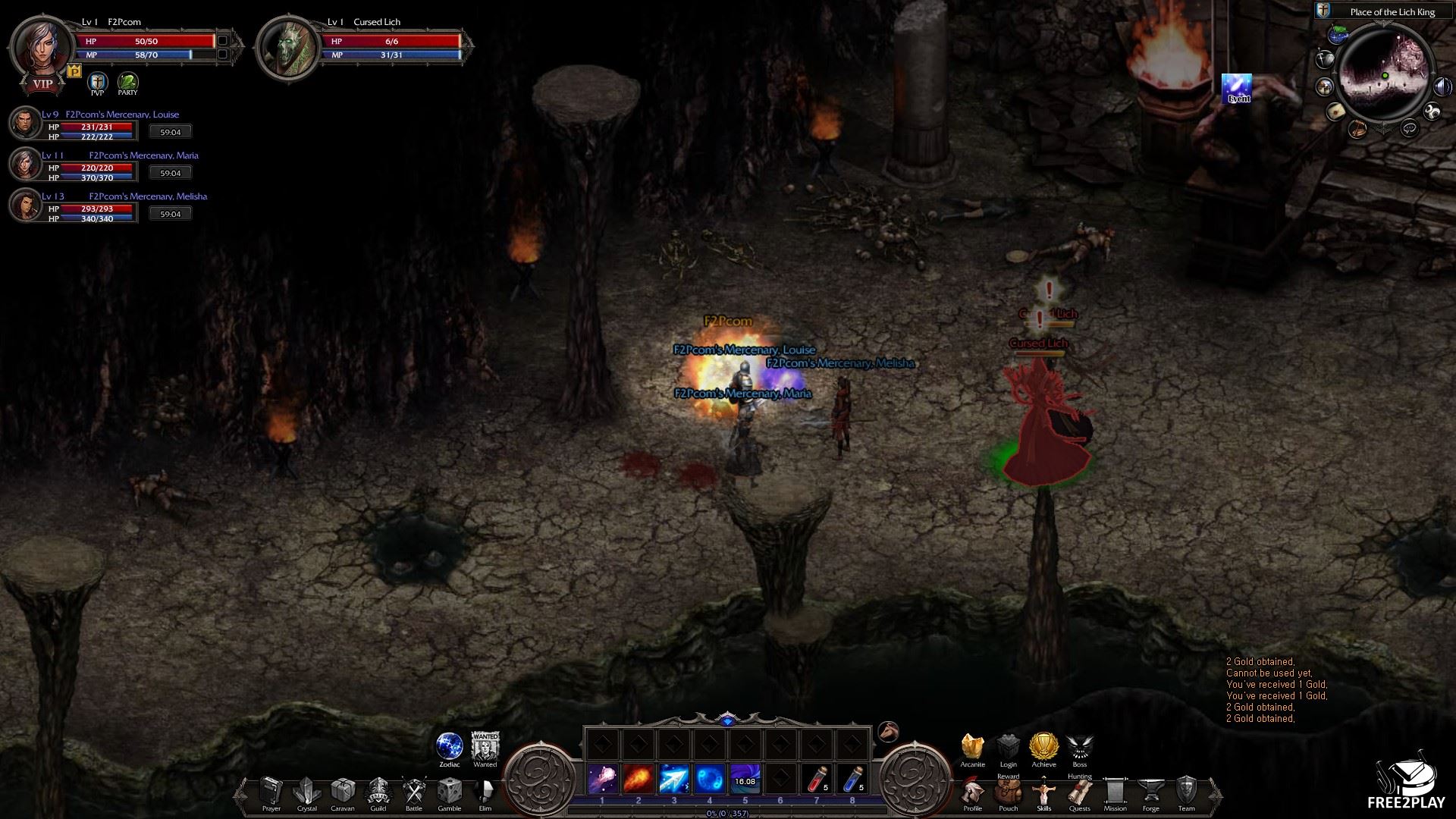Image resolution: width=1456 pixels, height=819 pixels.
Task: Open the Quests scroll
Action: coord(1079,792)
